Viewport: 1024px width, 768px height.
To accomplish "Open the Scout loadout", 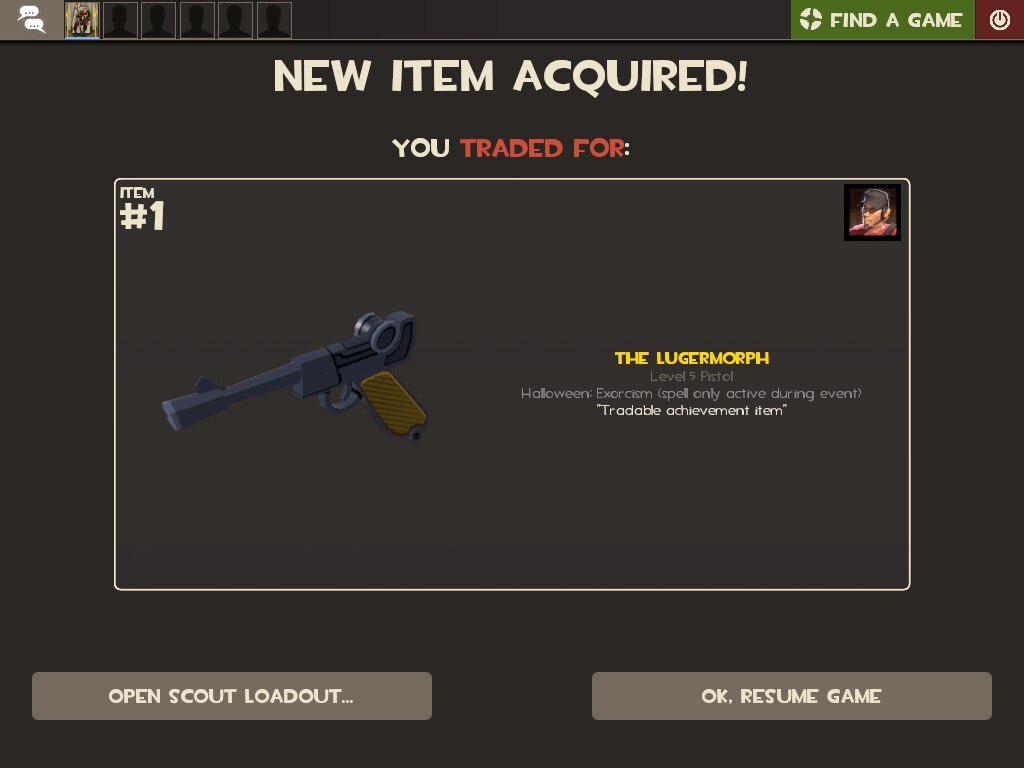I will point(231,696).
